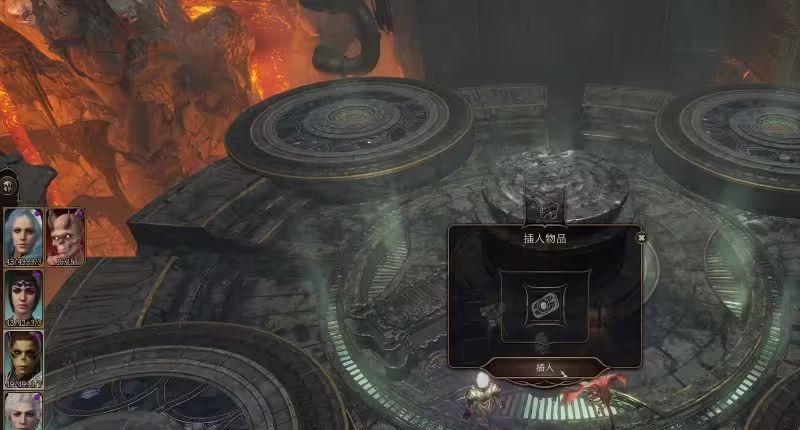The image size is (800, 430).
Task: Close the 插入物品 insert item dialog
Action: [641, 238]
